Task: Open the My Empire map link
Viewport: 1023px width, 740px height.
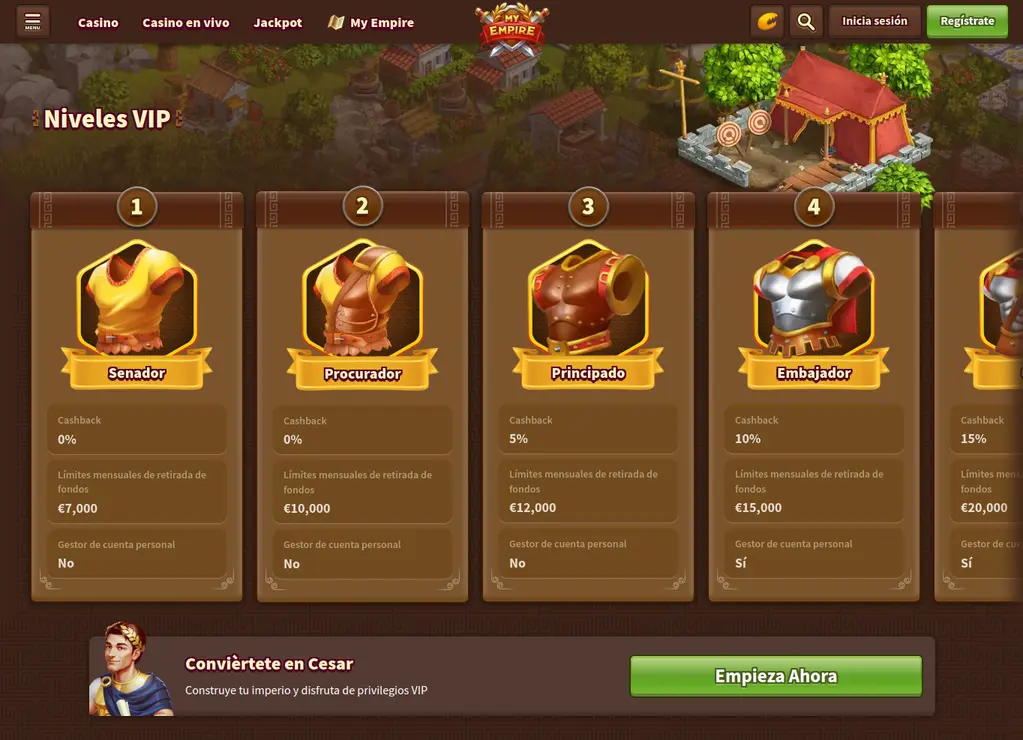Action: 371,23
